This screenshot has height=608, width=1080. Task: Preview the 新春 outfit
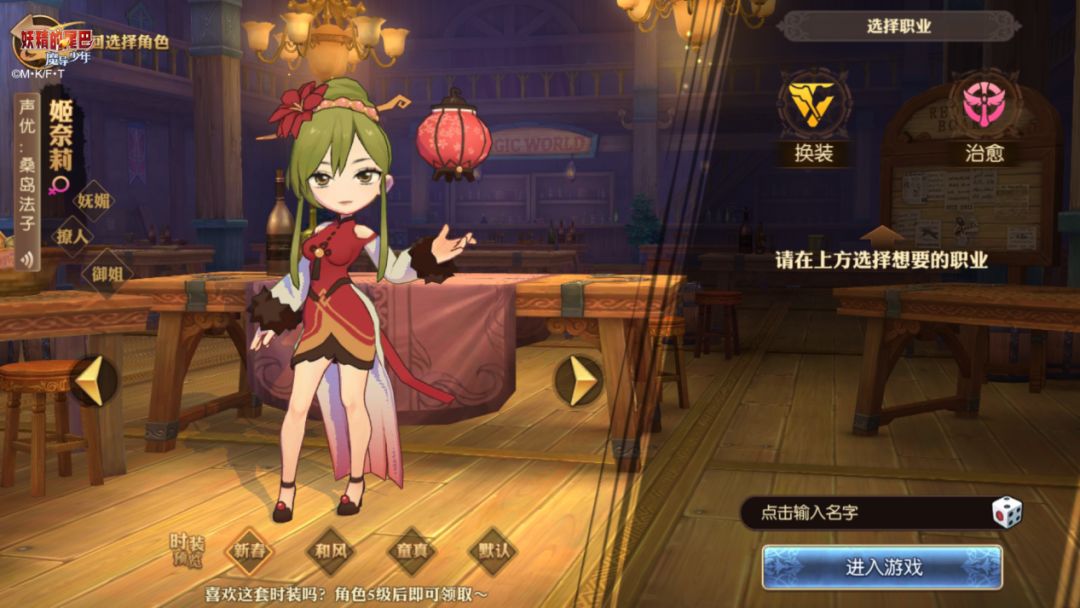[250, 550]
